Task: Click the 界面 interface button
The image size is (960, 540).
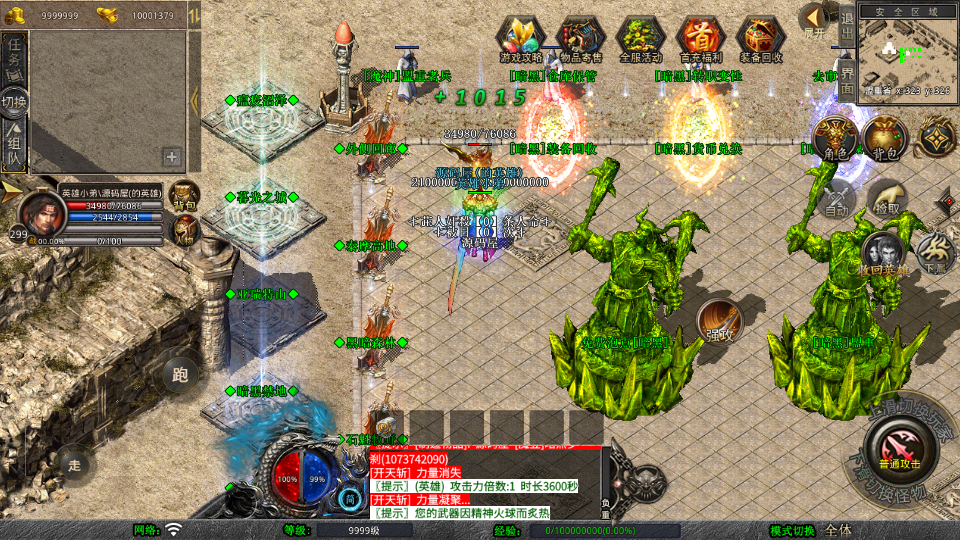Action: pos(846,80)
